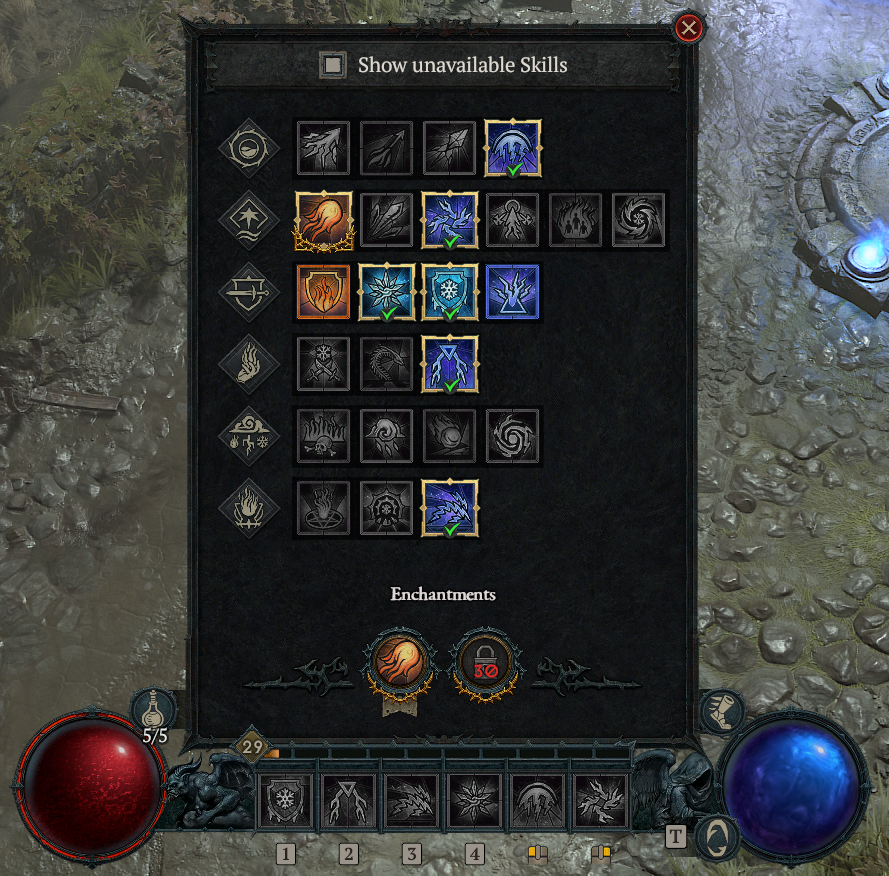The width and height of the screenshot is (889, 876).
Task: Select the checked Frost Nova skill in the list
Action: (387, 292)
